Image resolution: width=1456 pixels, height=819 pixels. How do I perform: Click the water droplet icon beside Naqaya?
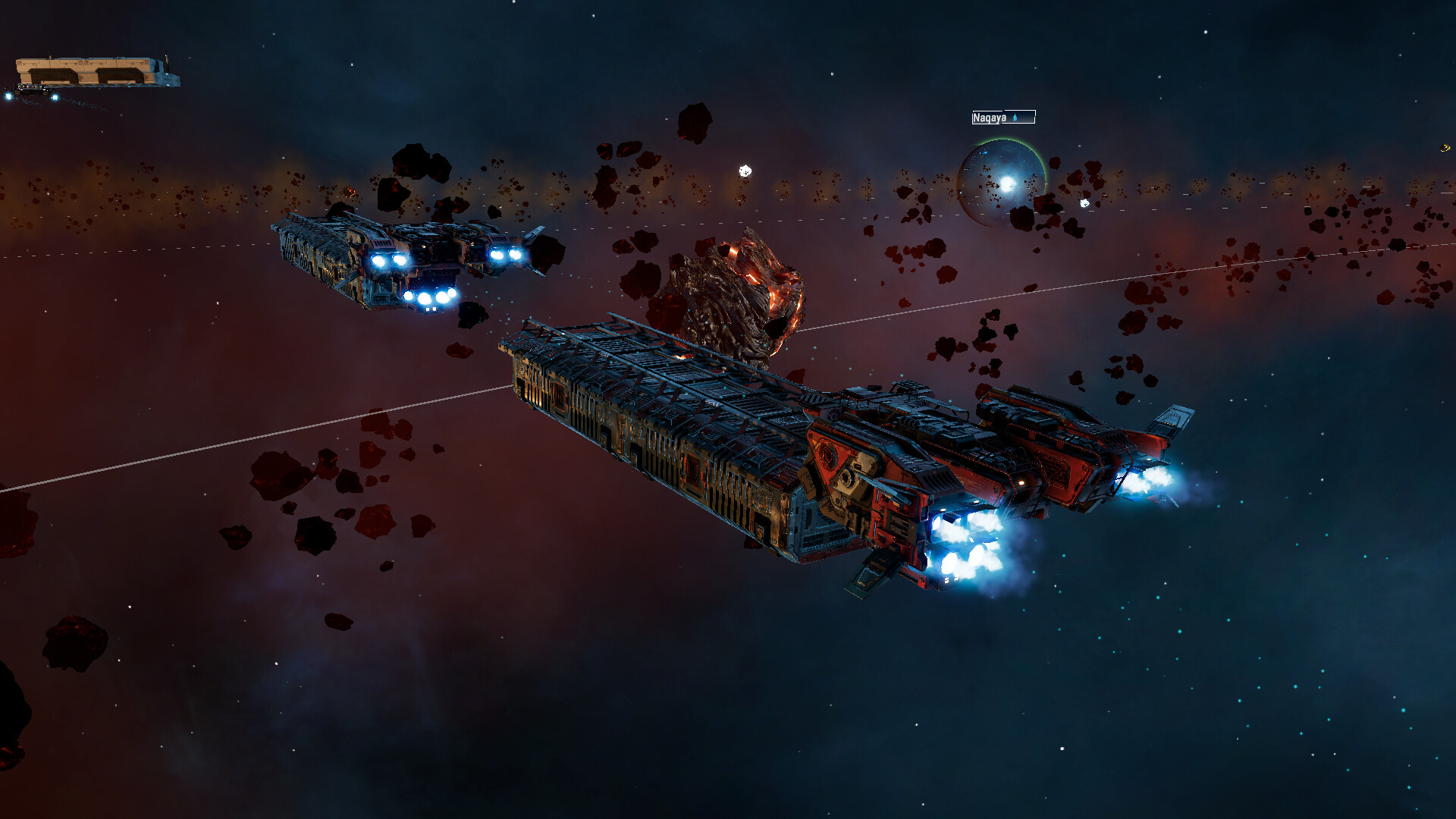(1015, 118)
